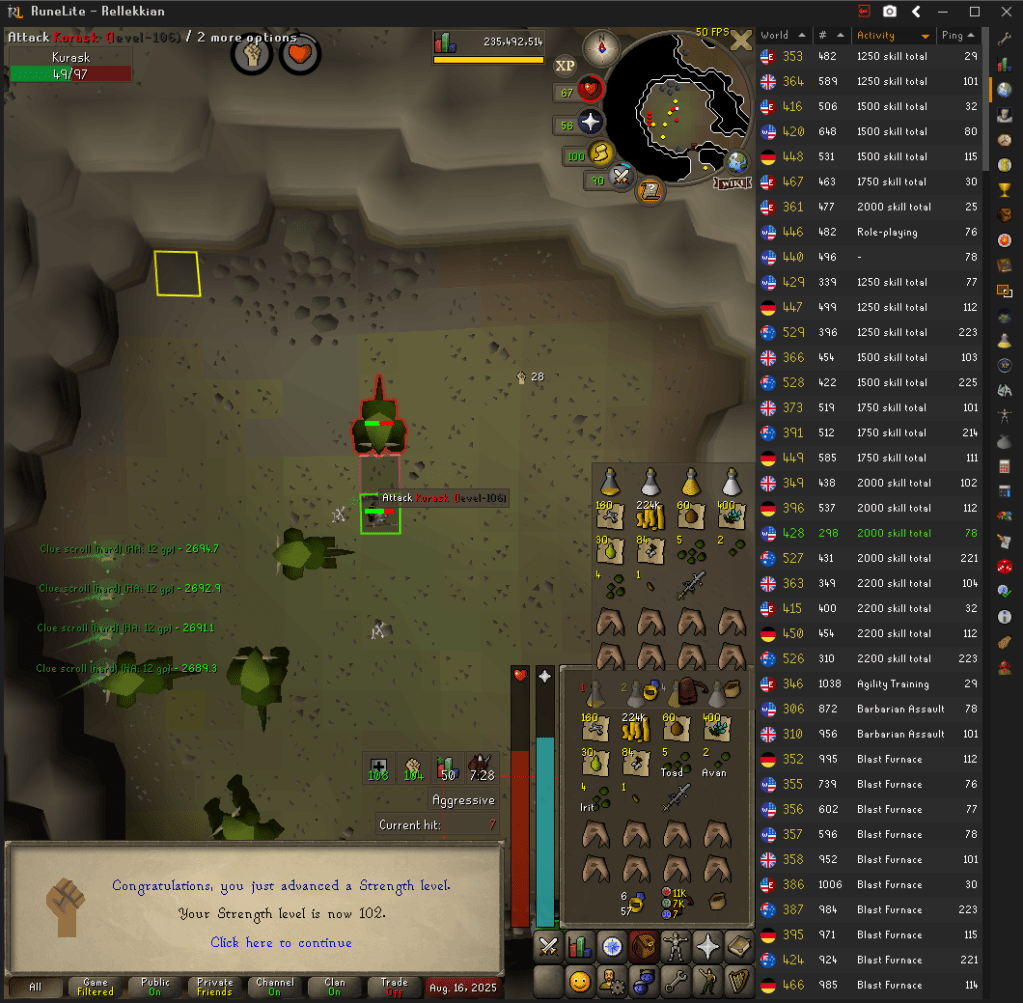
Task: Maximize the RuneLite window
Action: pyautogui.click(x=975, y=12)
